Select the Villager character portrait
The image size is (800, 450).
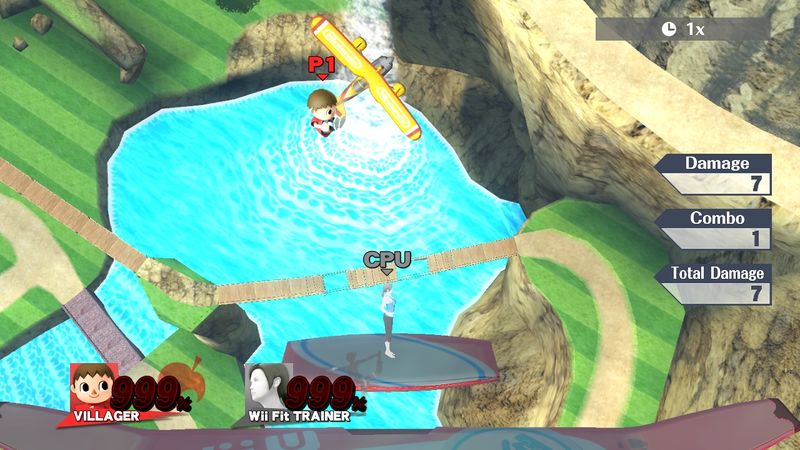tap(91, 385)
